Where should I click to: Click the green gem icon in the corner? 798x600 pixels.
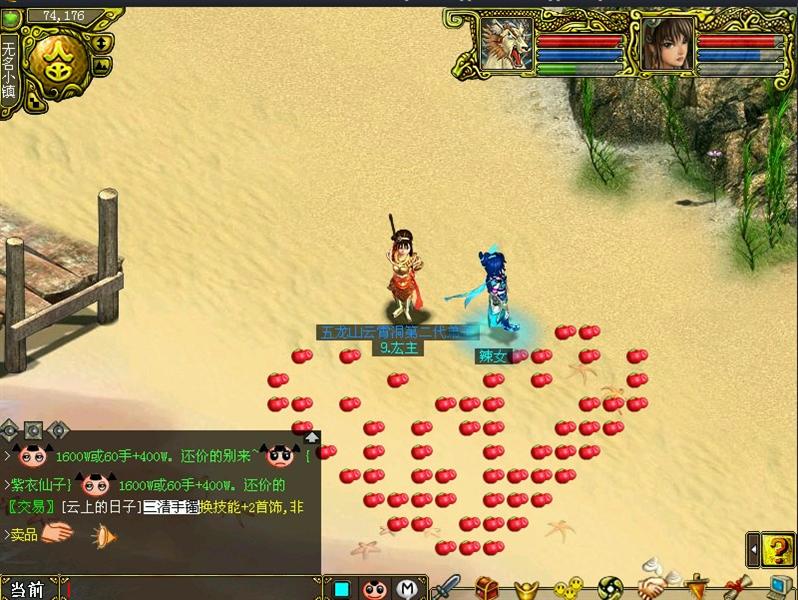10,18
